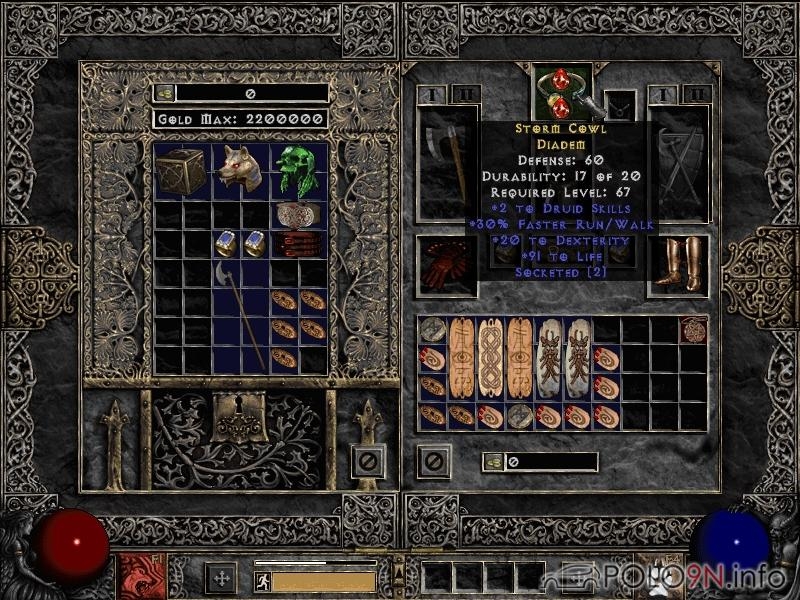Select the equipped Storm Cowl diadem
The image size is (800, 600).
[560, 90]
